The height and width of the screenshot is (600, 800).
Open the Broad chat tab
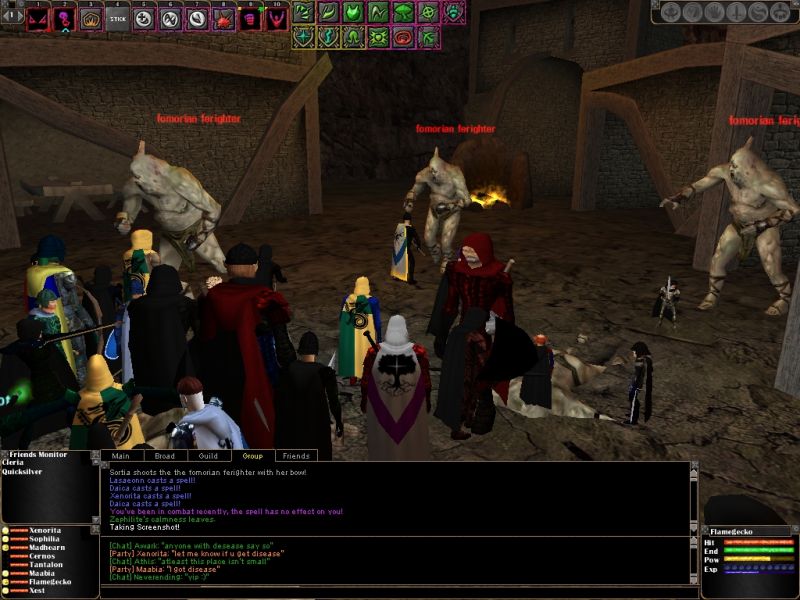coord(164,456)
